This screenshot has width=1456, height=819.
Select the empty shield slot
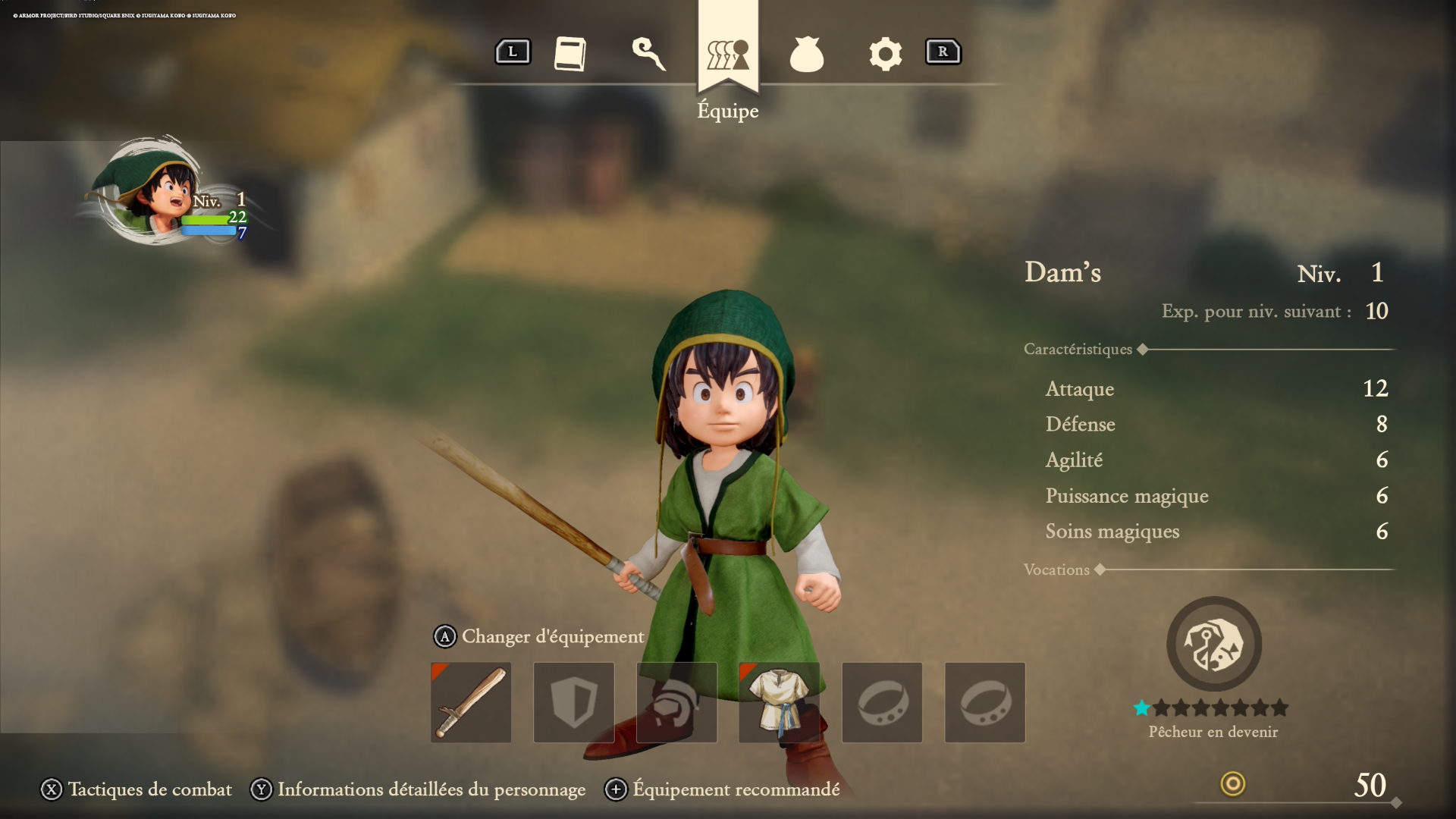(x=573, y=701)
